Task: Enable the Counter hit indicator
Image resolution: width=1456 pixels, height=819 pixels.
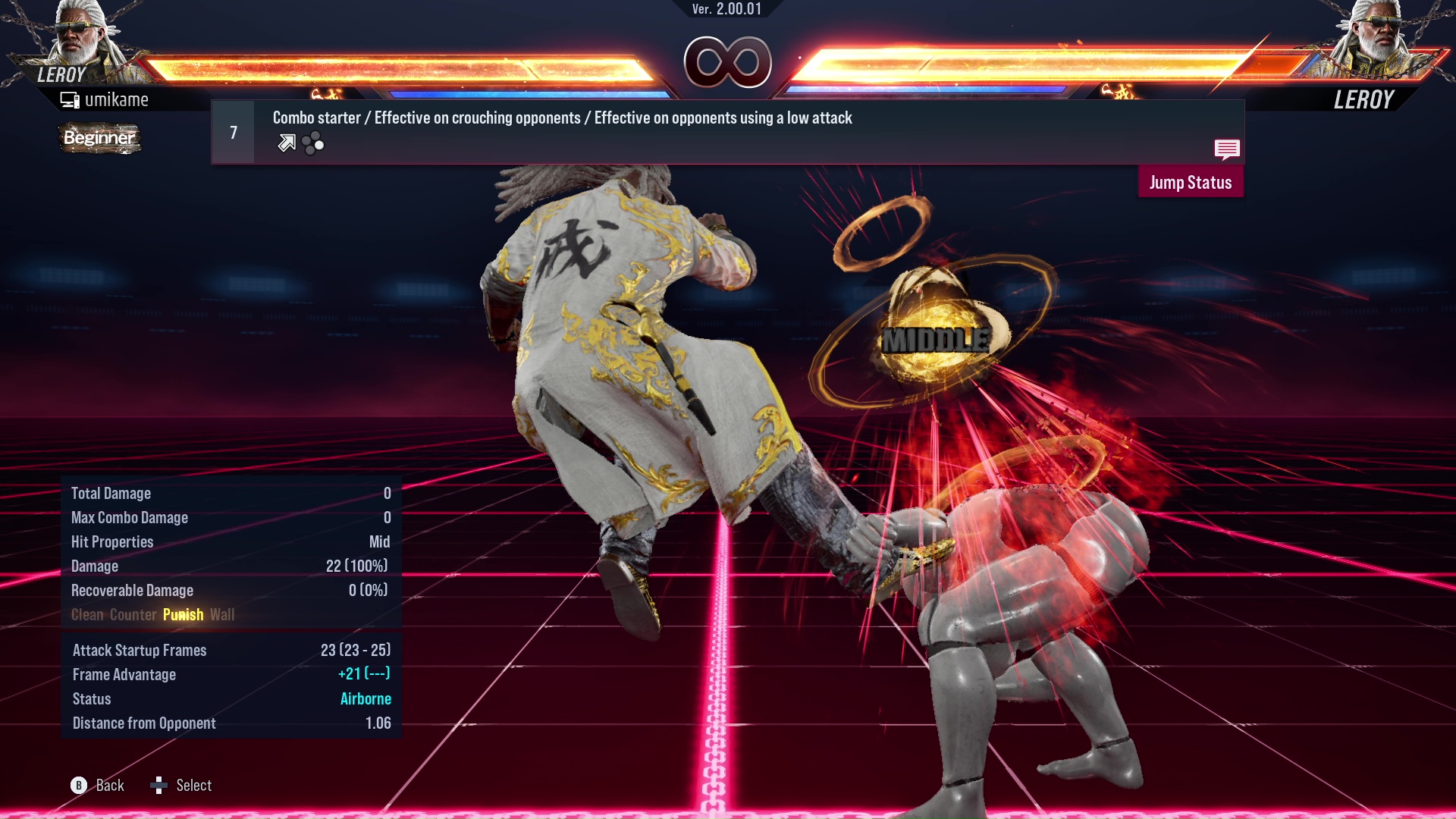Action: (x=133, y=614)
